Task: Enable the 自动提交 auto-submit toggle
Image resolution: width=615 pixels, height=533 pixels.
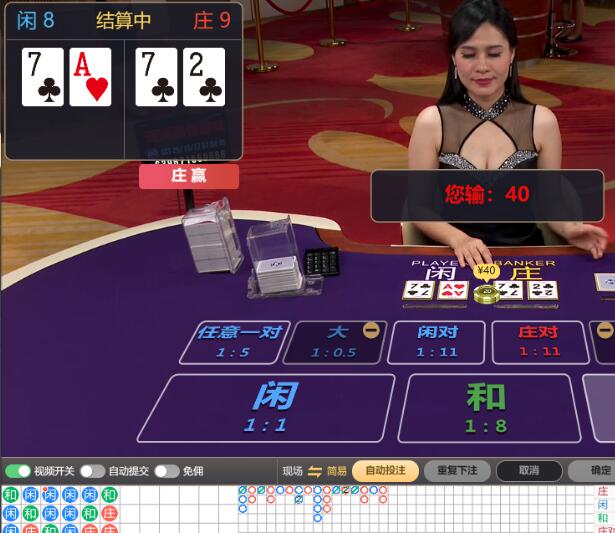Action: coord(92,471)
